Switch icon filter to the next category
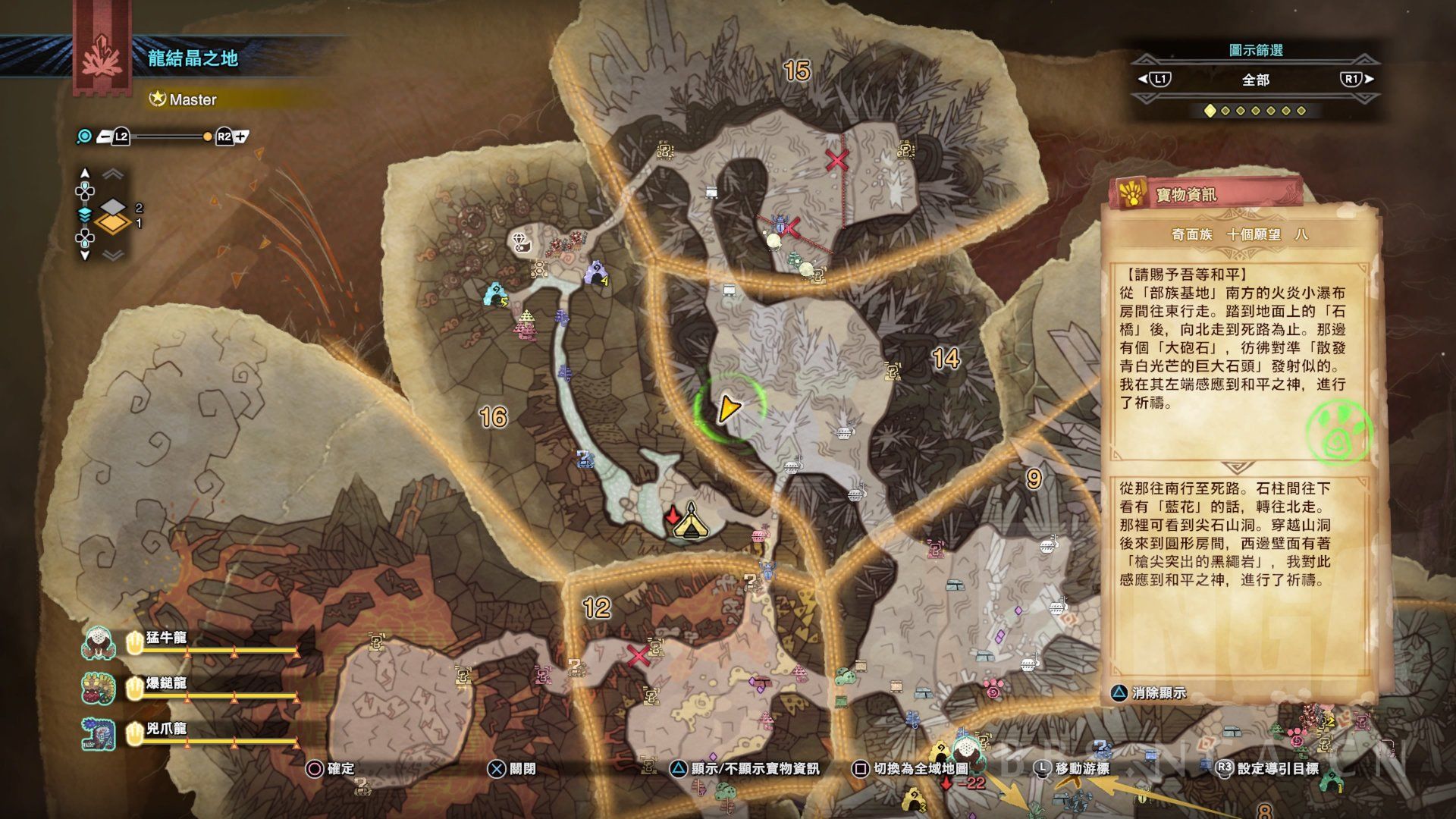Viewport: 1456px width, 819px height. pyautogui.click(x=1356, y=79)
